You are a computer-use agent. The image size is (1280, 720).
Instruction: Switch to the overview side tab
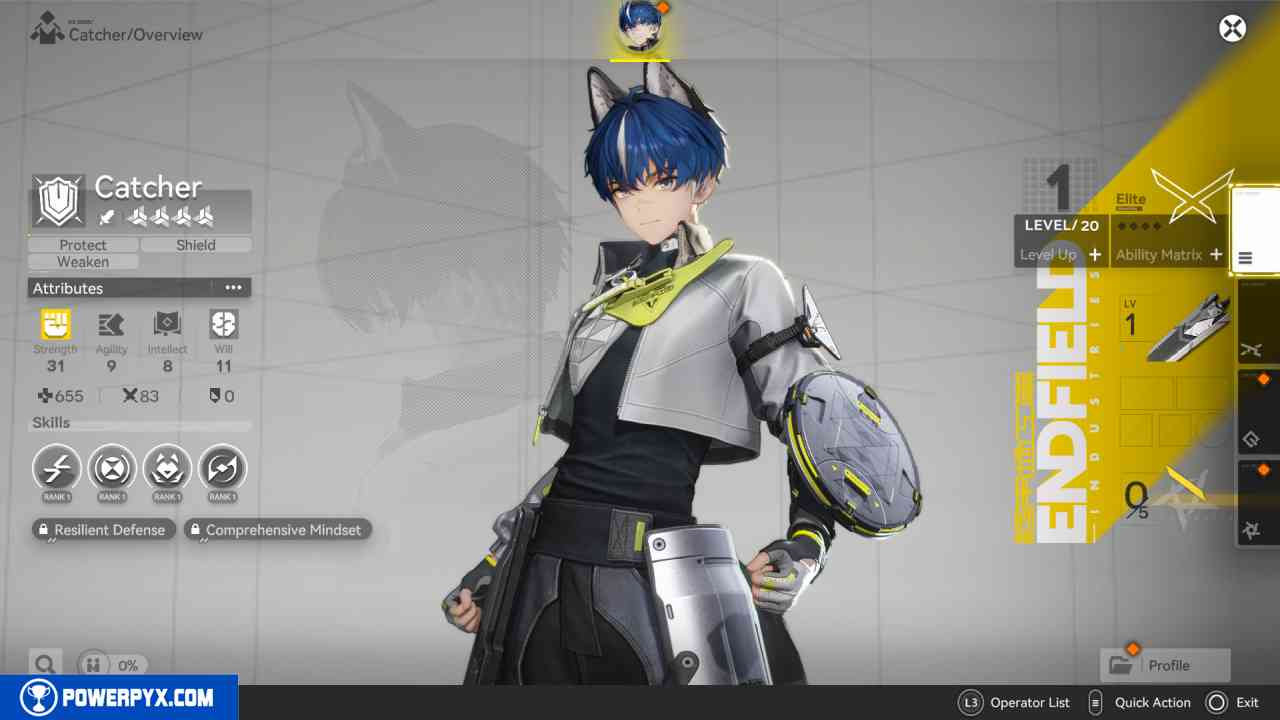pos(1255,230)
